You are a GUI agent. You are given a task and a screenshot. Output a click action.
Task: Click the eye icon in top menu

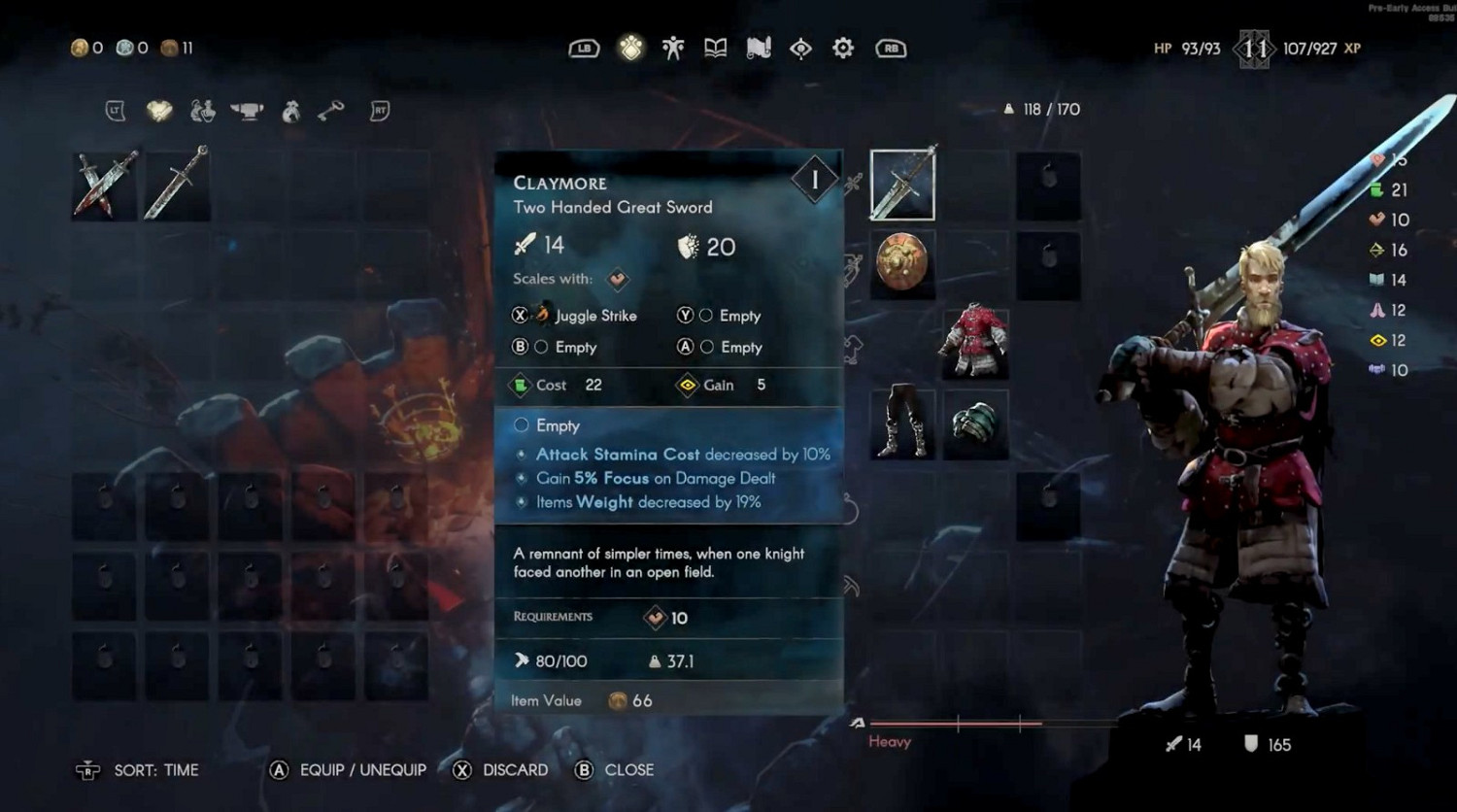(800, 48)
